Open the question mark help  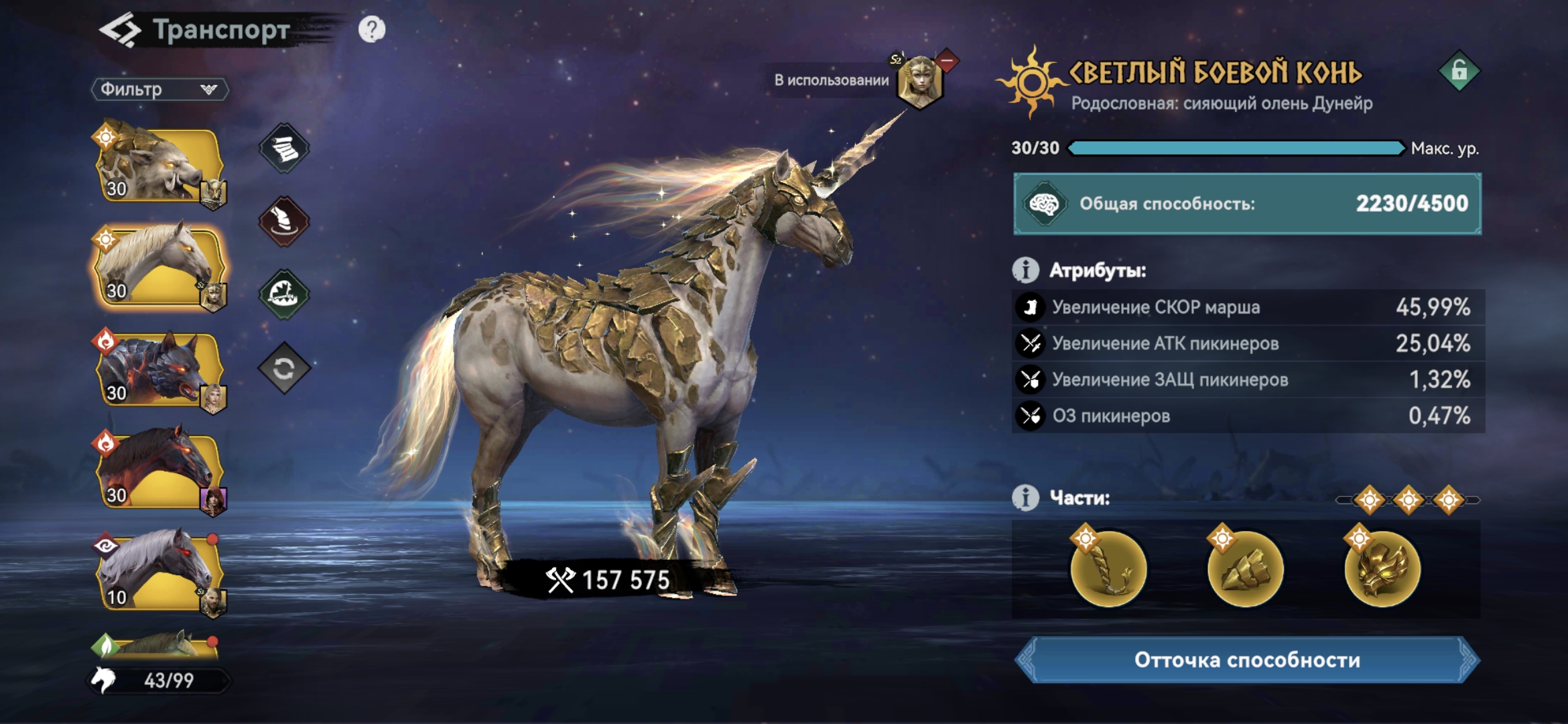click(372, 29)
